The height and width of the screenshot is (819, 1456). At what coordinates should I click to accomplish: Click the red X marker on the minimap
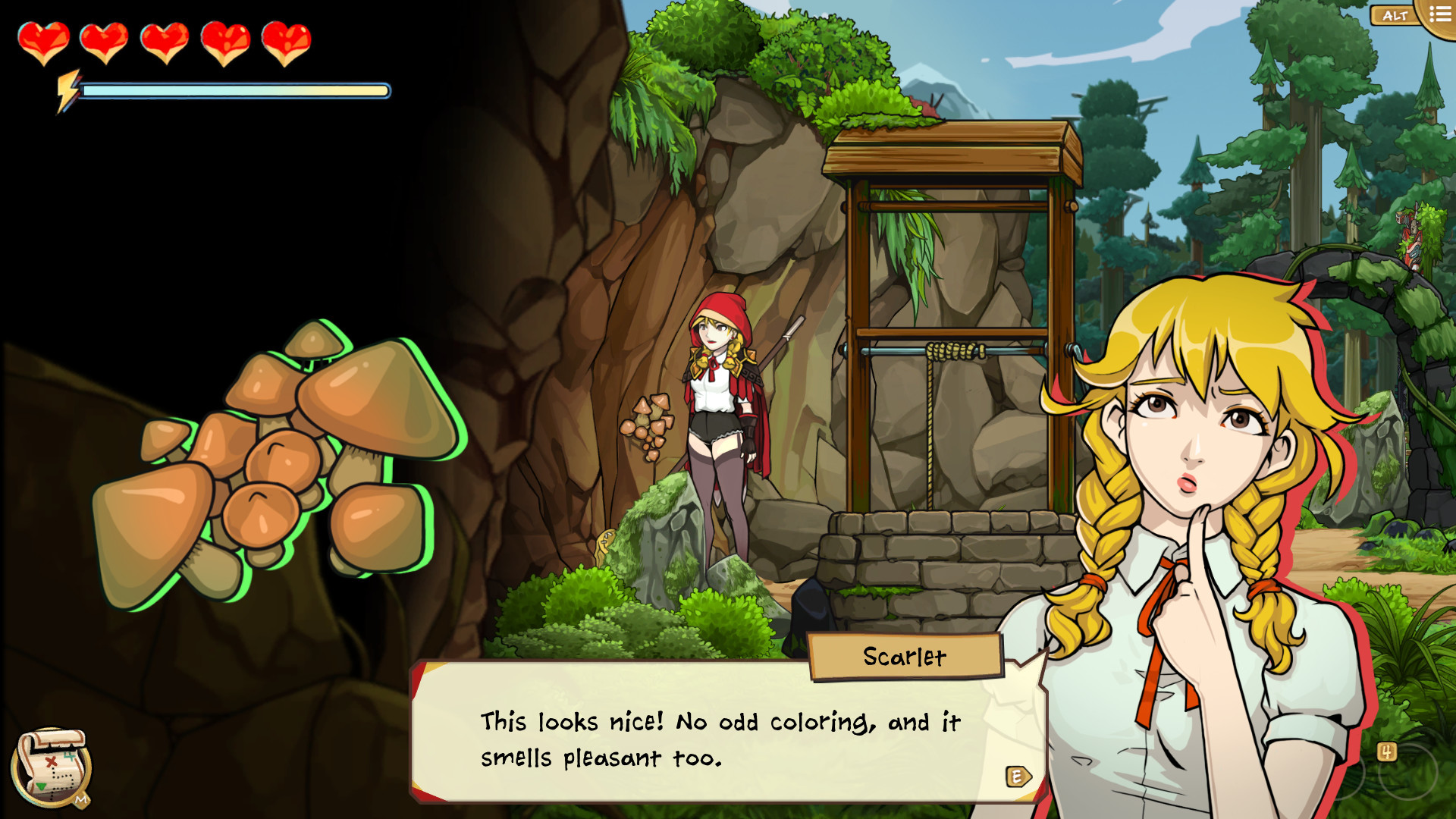(x=50, y=761)
